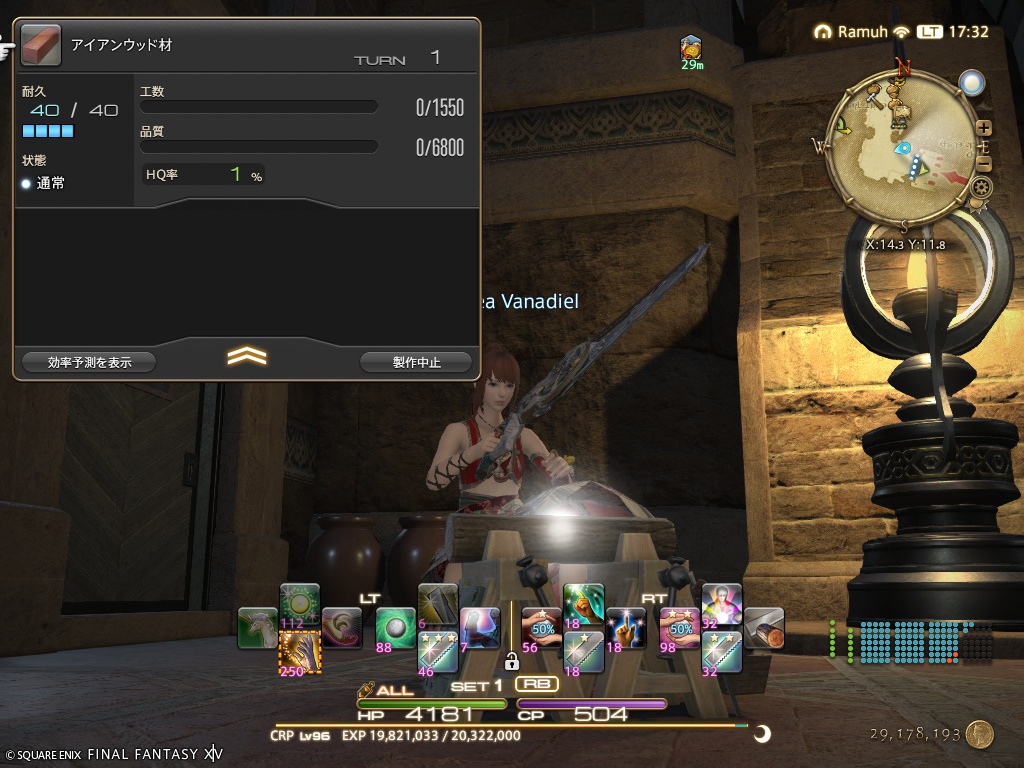Use the 50% hands ability costing 56
The image size is (1024, 768).
(541, 628)
